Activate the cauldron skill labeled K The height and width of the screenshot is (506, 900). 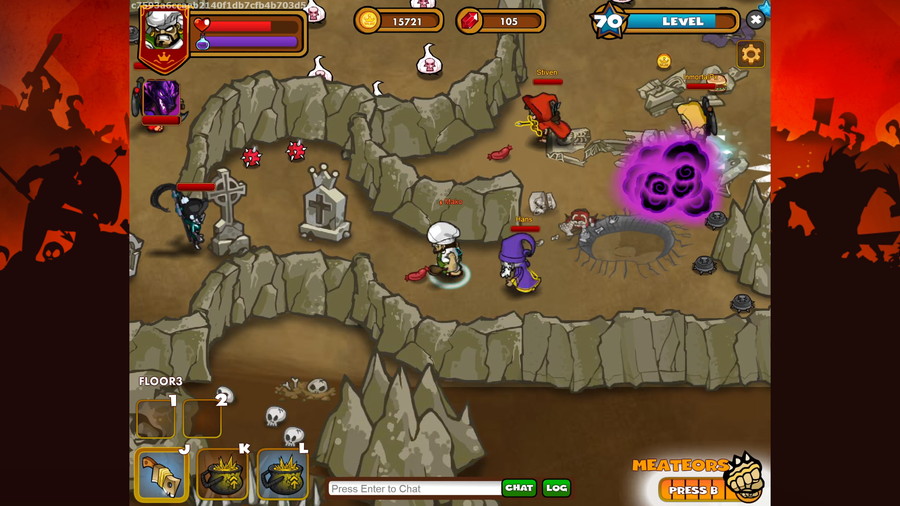tap(222, 474)
